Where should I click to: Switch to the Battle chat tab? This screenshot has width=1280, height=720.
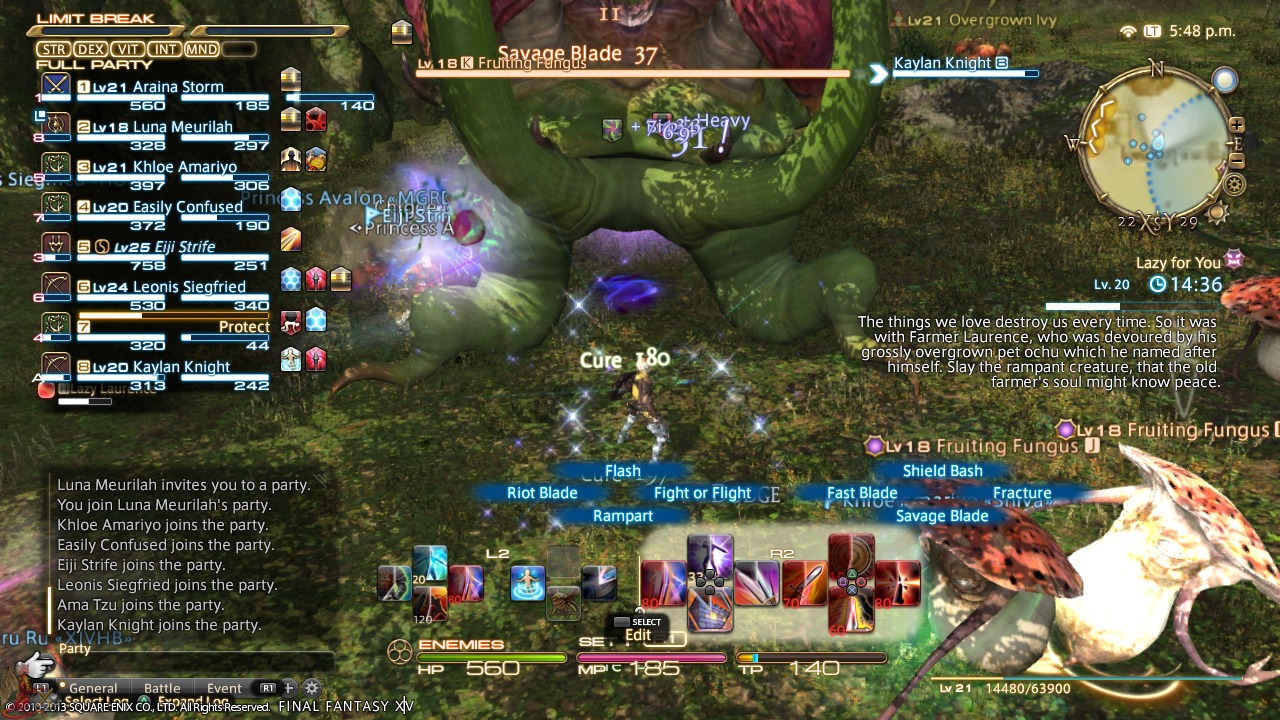162,686
